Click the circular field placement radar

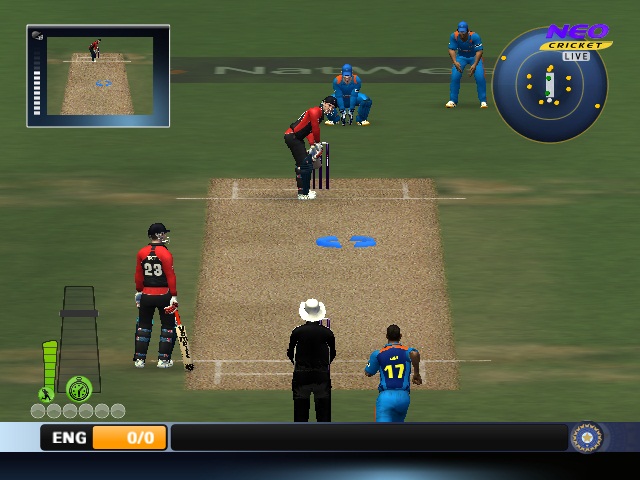[x=549, y=86]
